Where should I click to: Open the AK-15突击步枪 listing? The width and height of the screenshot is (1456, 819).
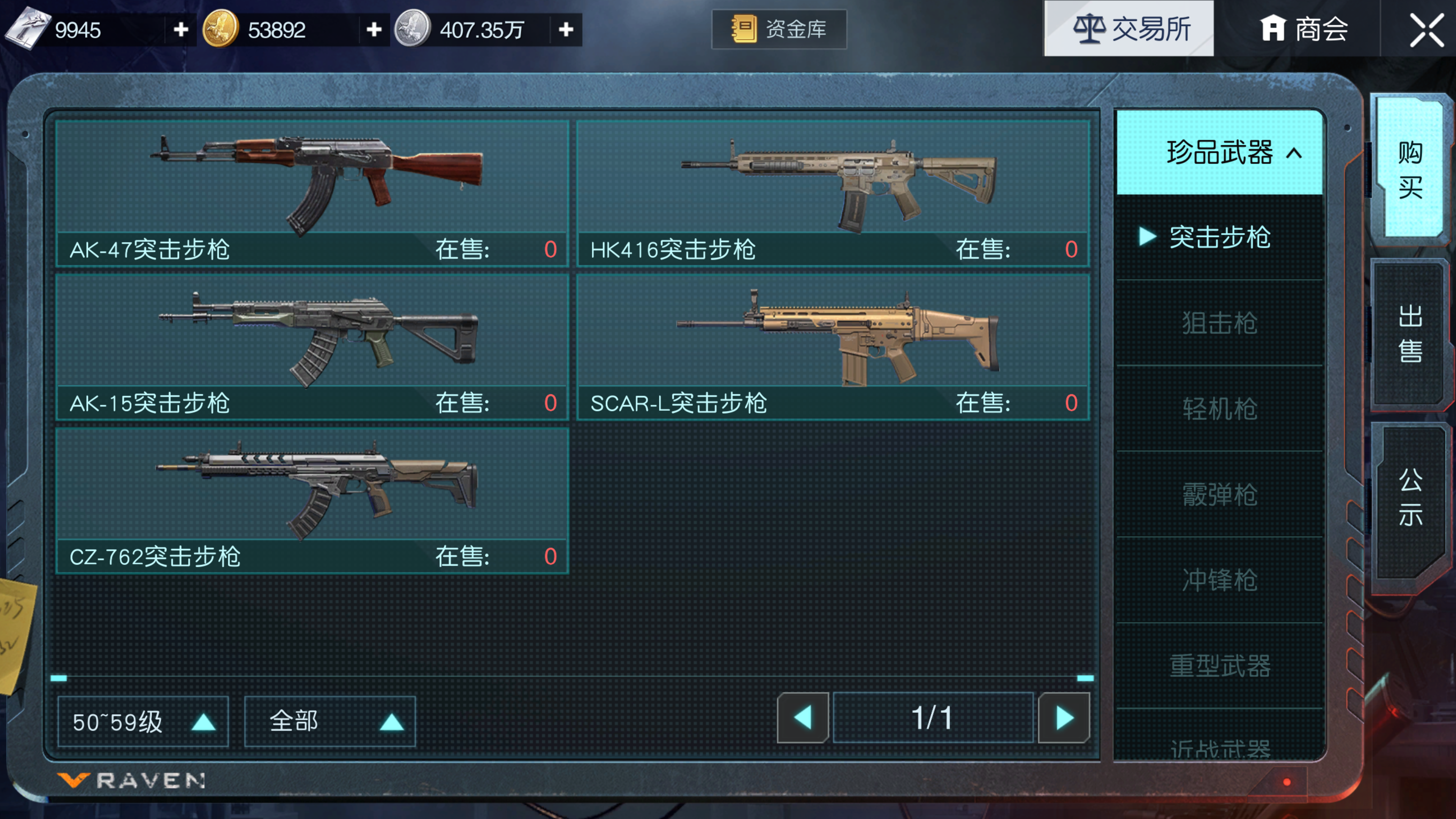pos(312,346)
